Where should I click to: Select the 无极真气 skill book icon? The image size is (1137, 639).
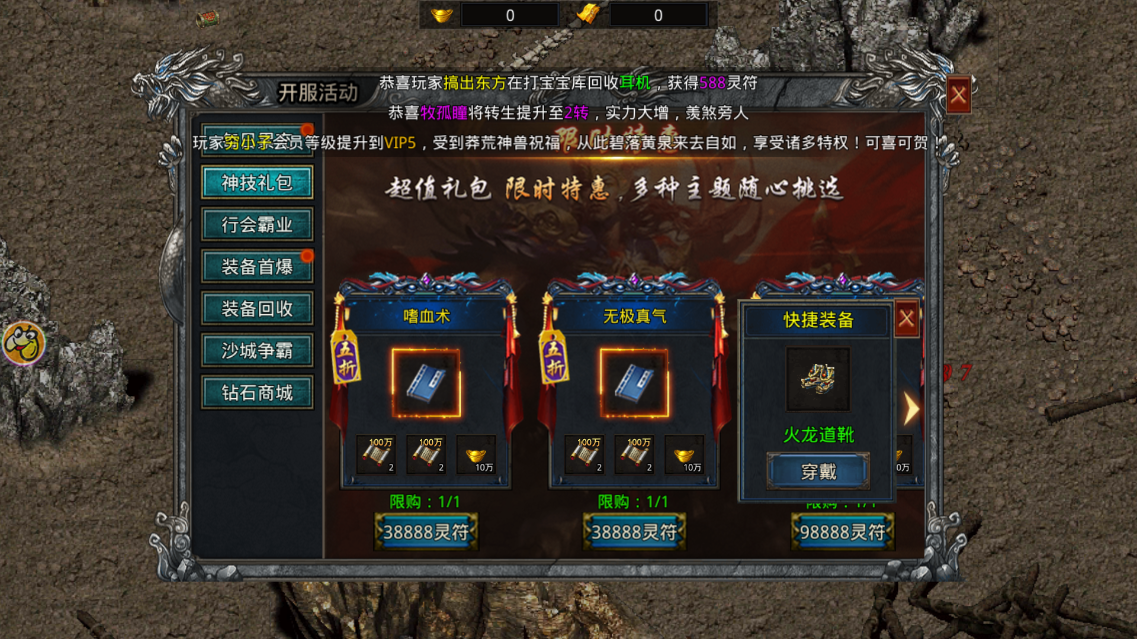633,384
